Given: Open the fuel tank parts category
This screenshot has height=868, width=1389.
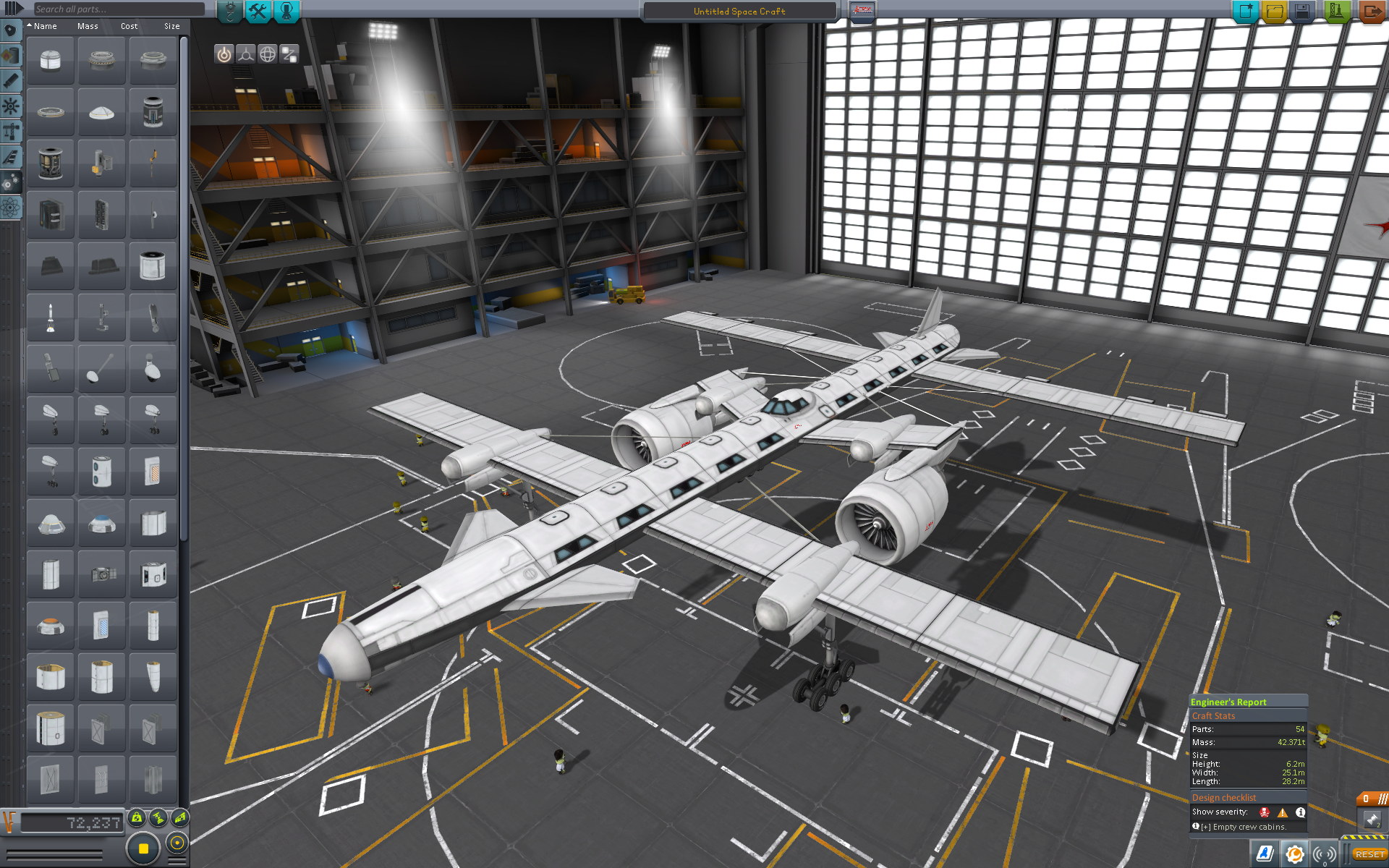Looking at the screenshot, I should tap(11, 56).
